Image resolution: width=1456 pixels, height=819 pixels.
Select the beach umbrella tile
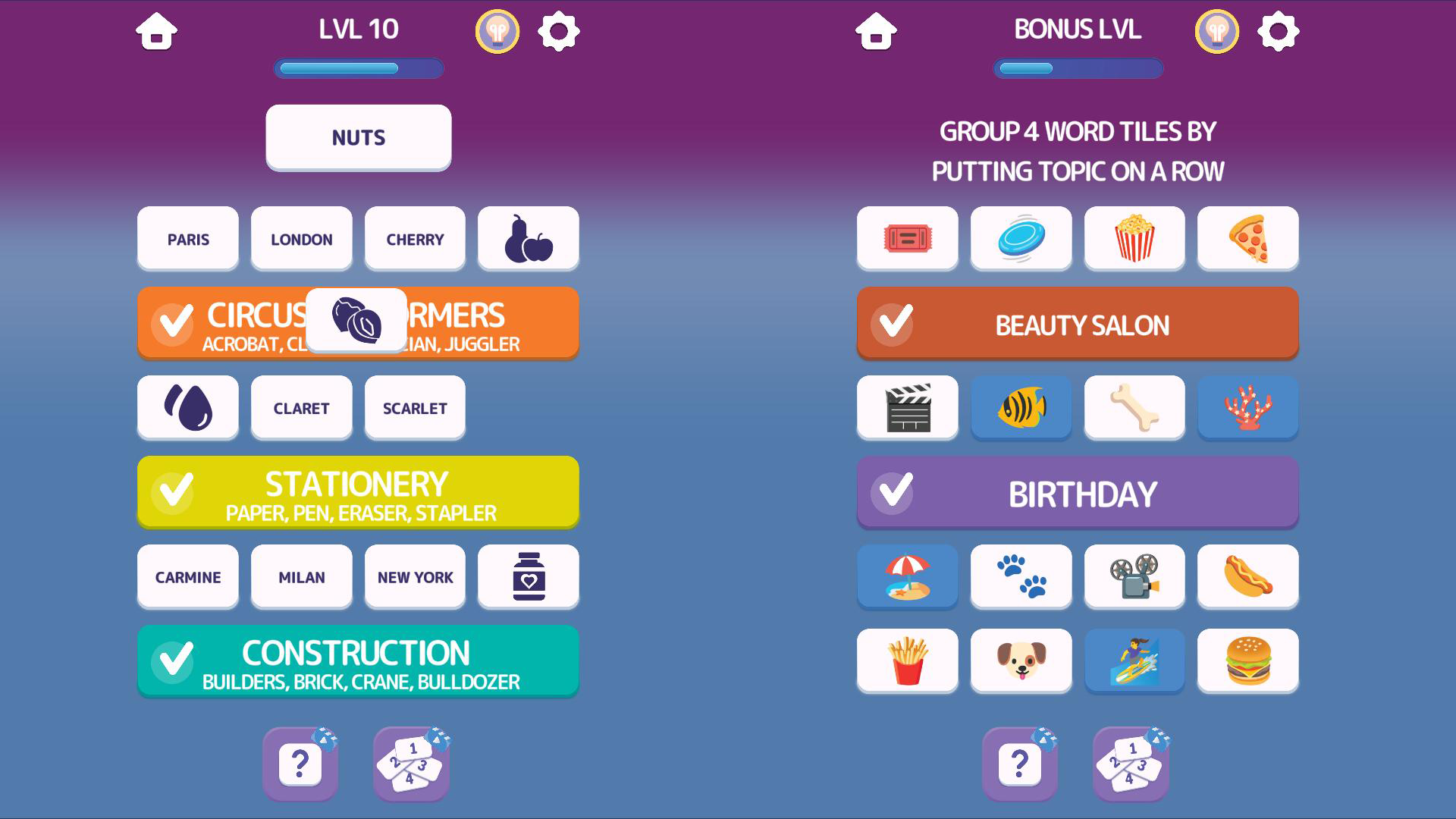pyautogui.click(x=907, y=576)
